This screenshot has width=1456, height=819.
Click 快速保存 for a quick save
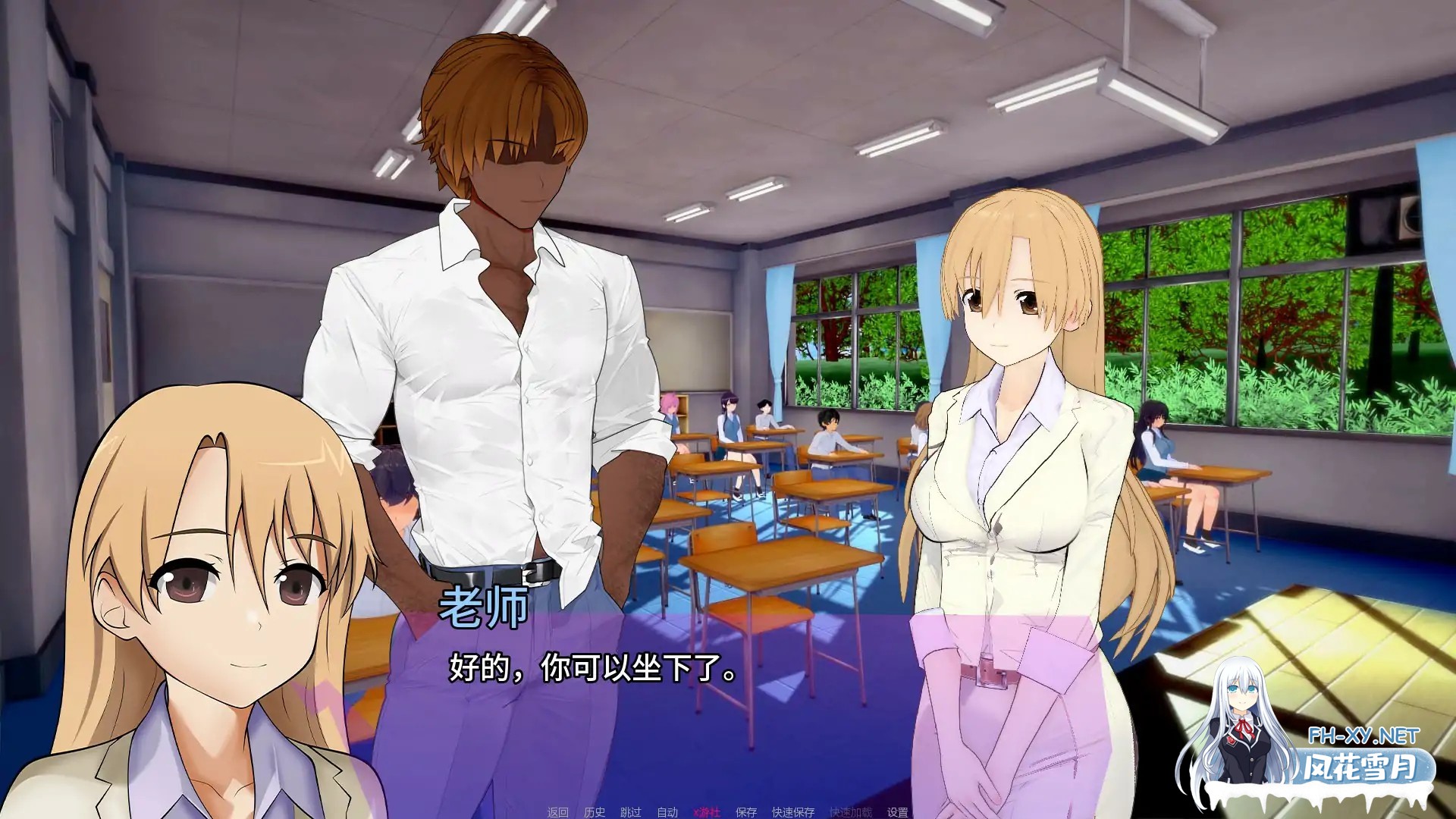pyautogui.click(x=792, y=811)
